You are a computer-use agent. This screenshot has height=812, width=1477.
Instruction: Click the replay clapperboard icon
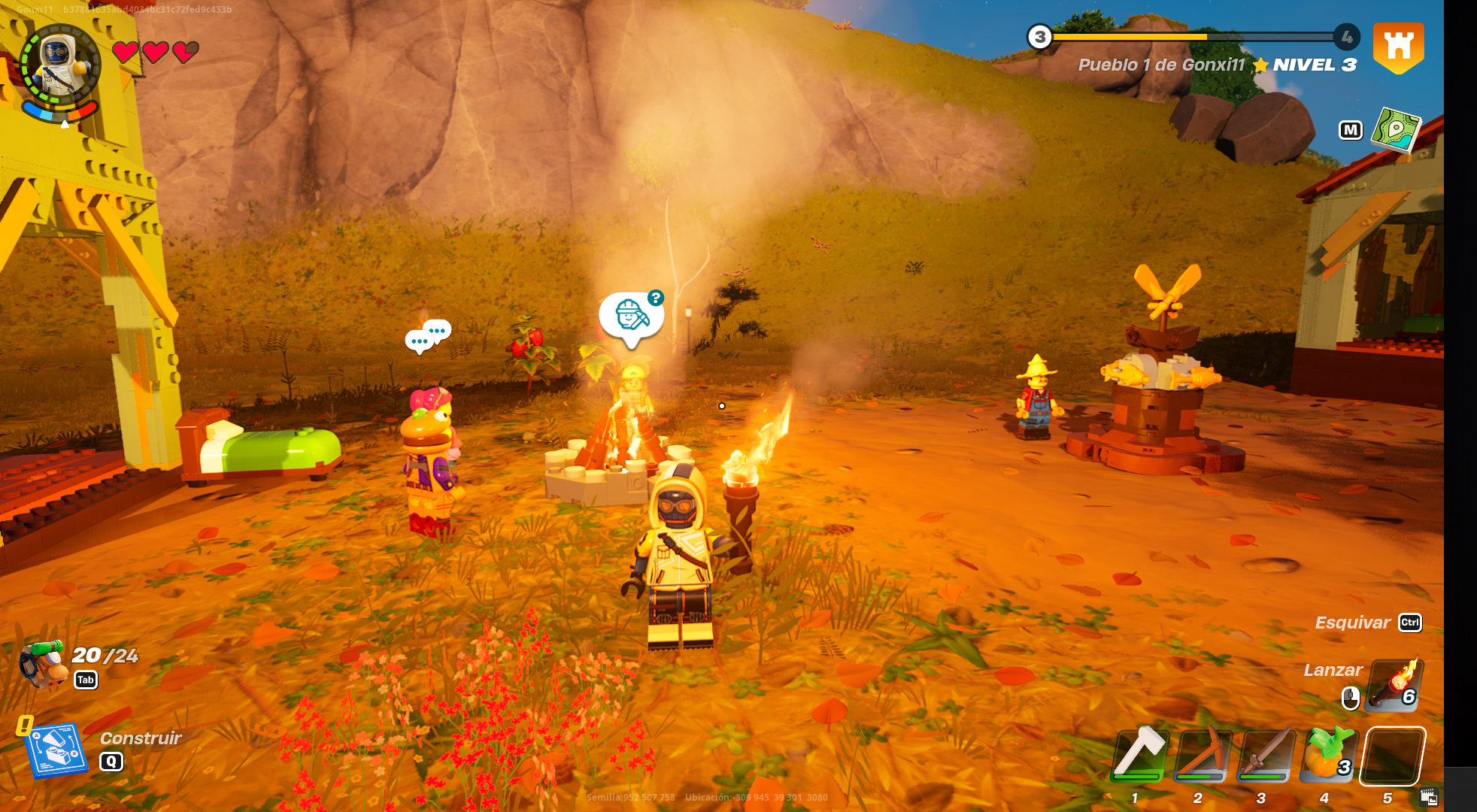[x=1429, y=797]
